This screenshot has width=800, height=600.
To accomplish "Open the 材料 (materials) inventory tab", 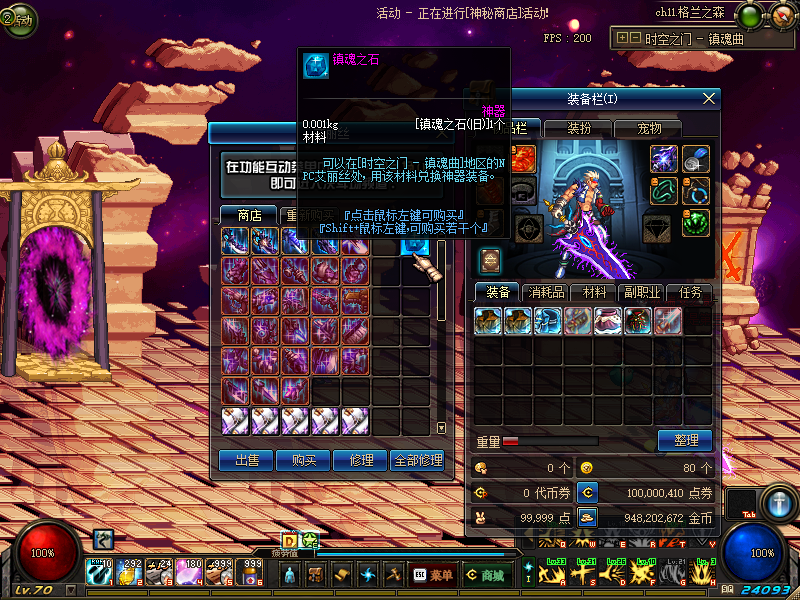I will (x=594, y=293).
